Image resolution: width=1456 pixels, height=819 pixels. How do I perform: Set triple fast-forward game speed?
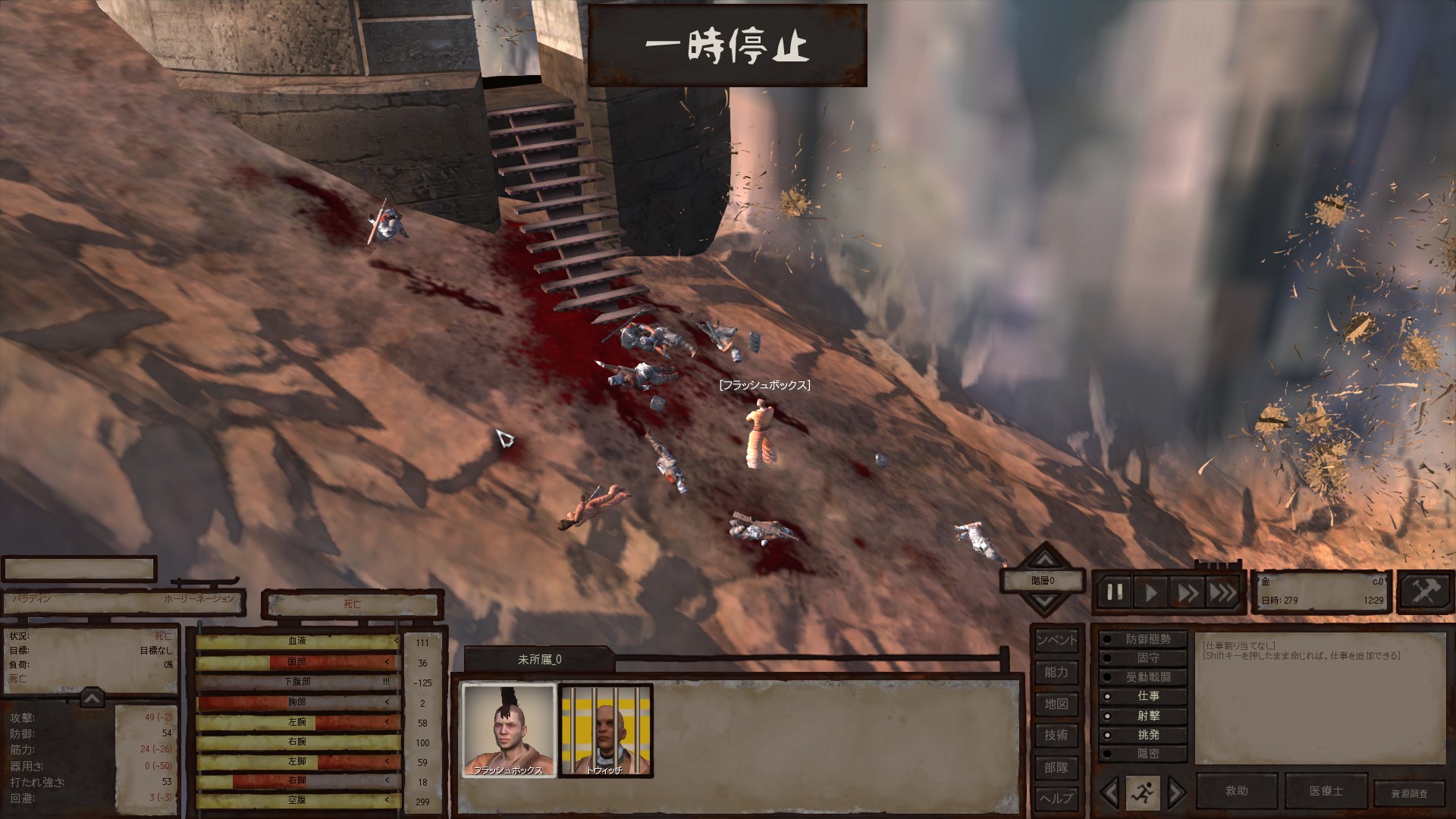(1222, 592)
